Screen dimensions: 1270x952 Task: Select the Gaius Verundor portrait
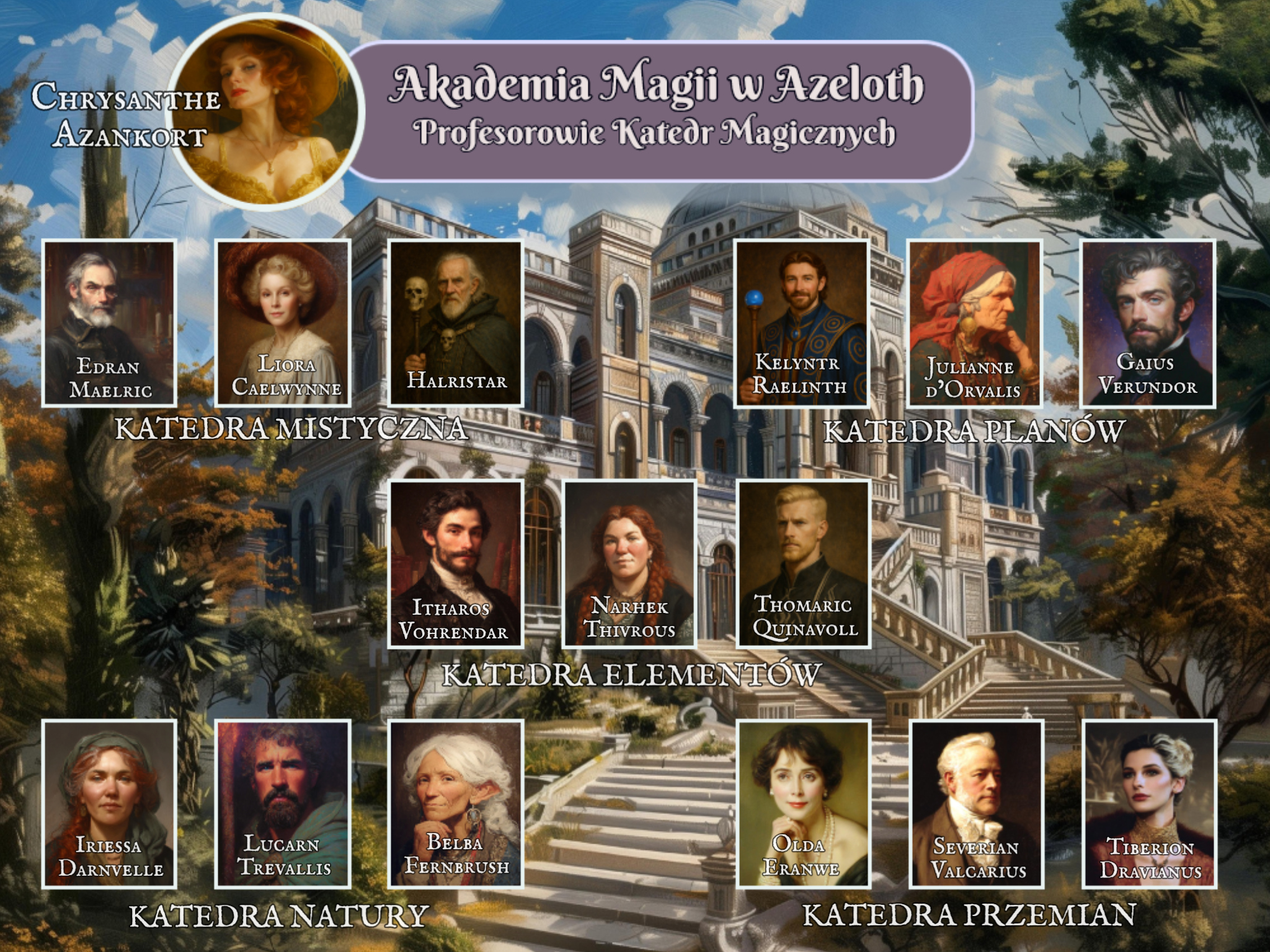click(x=1148, y=323)
